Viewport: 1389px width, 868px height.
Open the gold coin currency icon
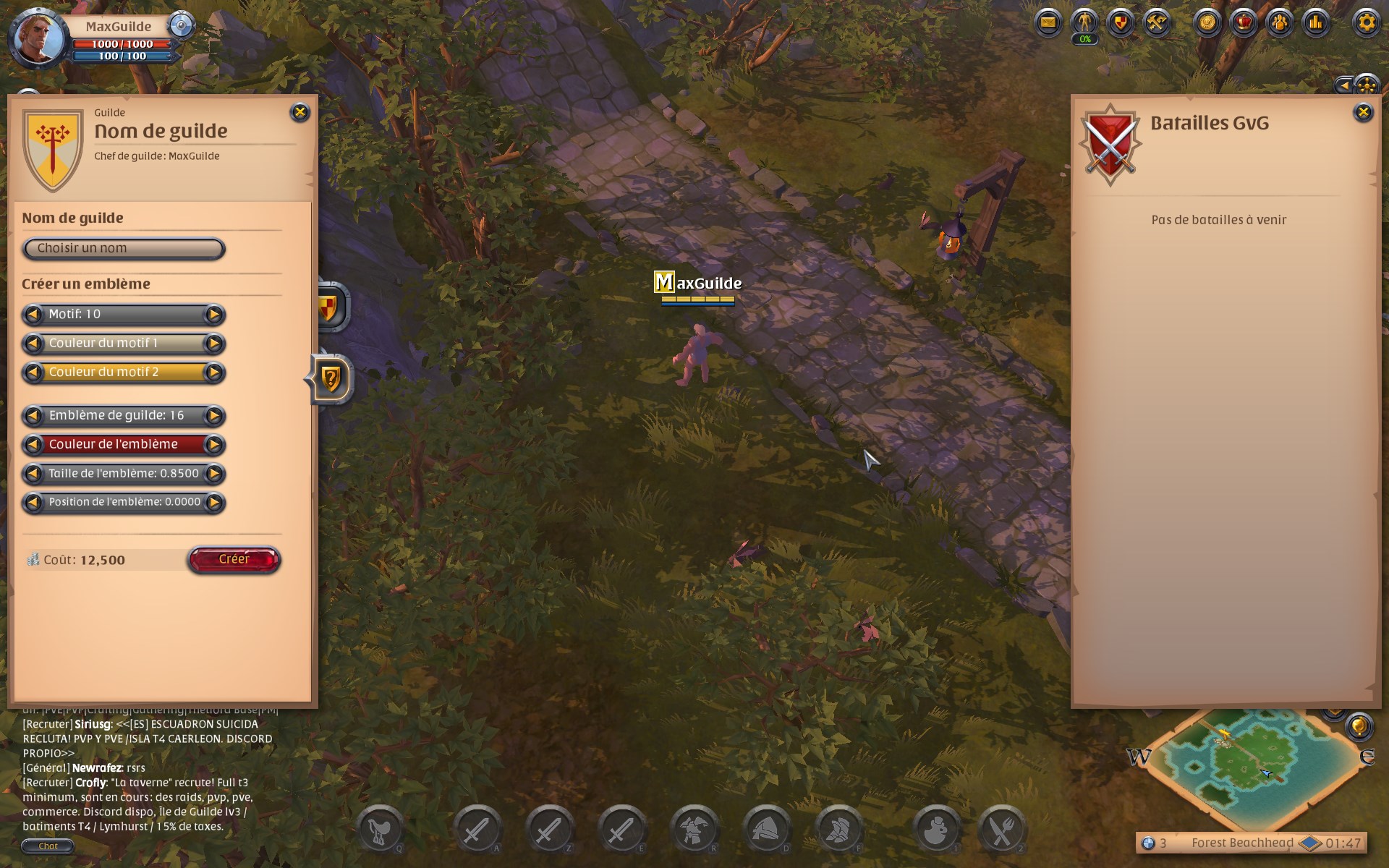coord(1207,22)
